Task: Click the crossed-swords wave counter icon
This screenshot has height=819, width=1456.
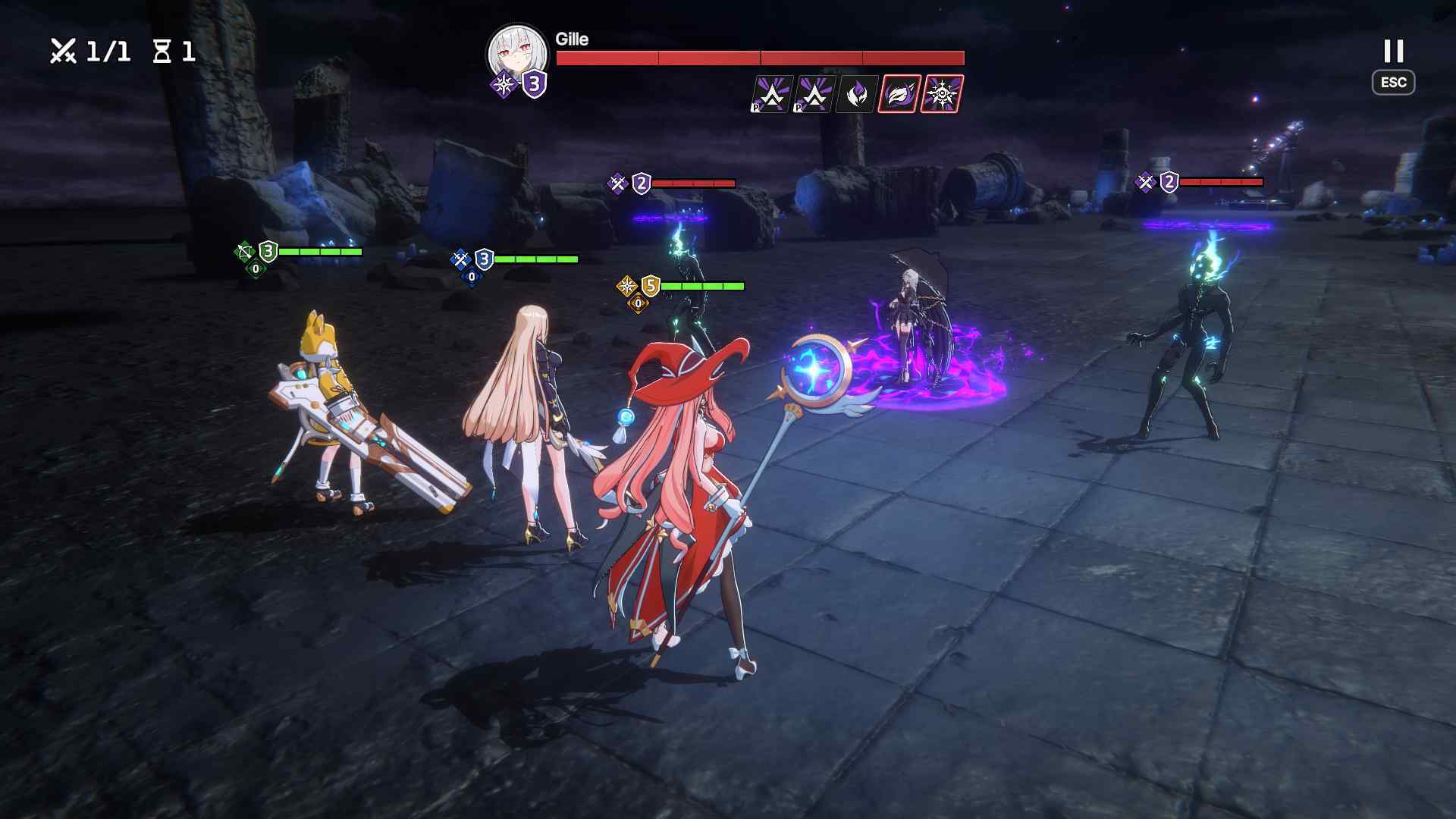Action: click(x=64, y=50)
